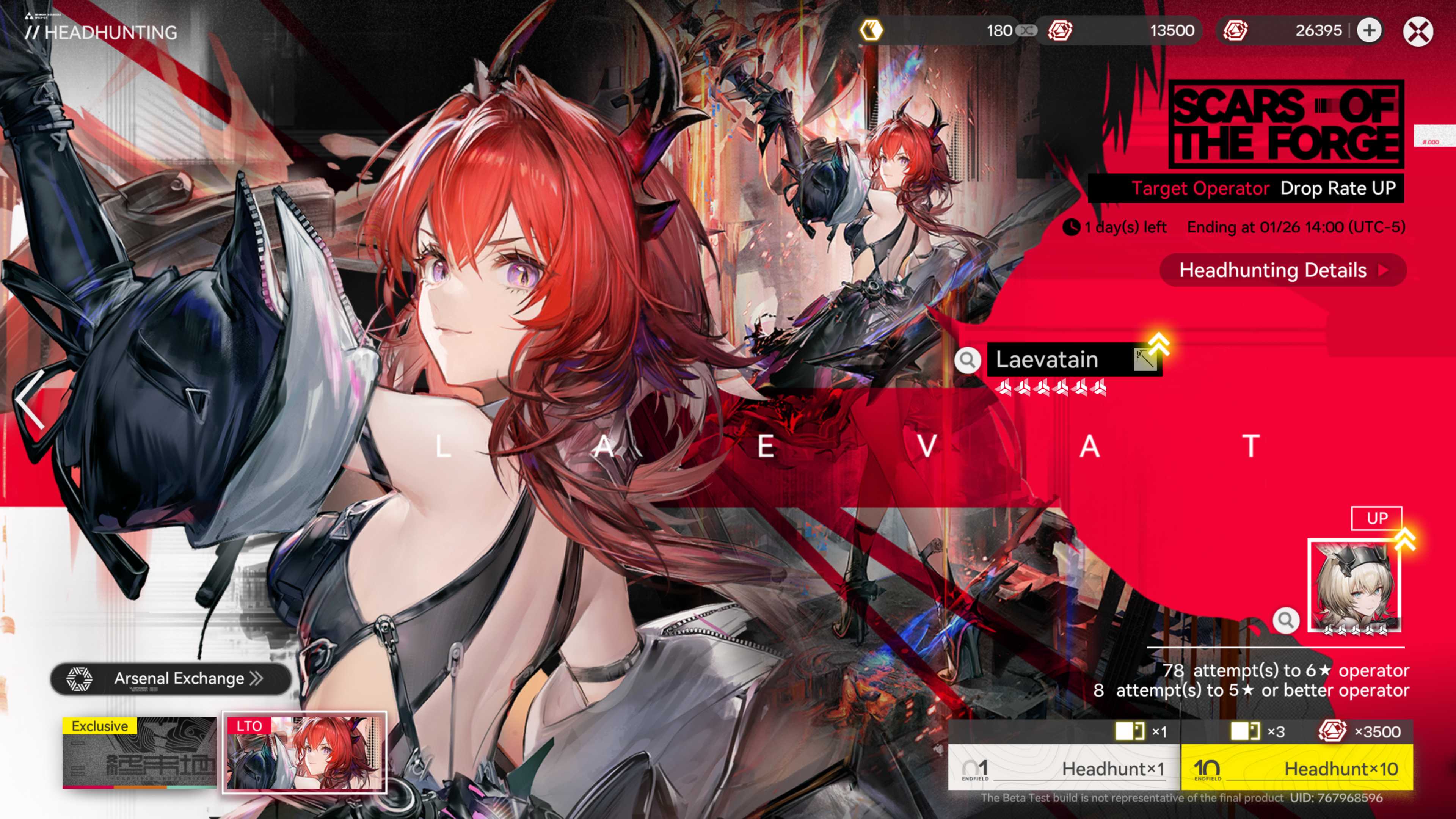Close the Headhunting screen
1456x819 pixels.
(x=1418, y=31)
